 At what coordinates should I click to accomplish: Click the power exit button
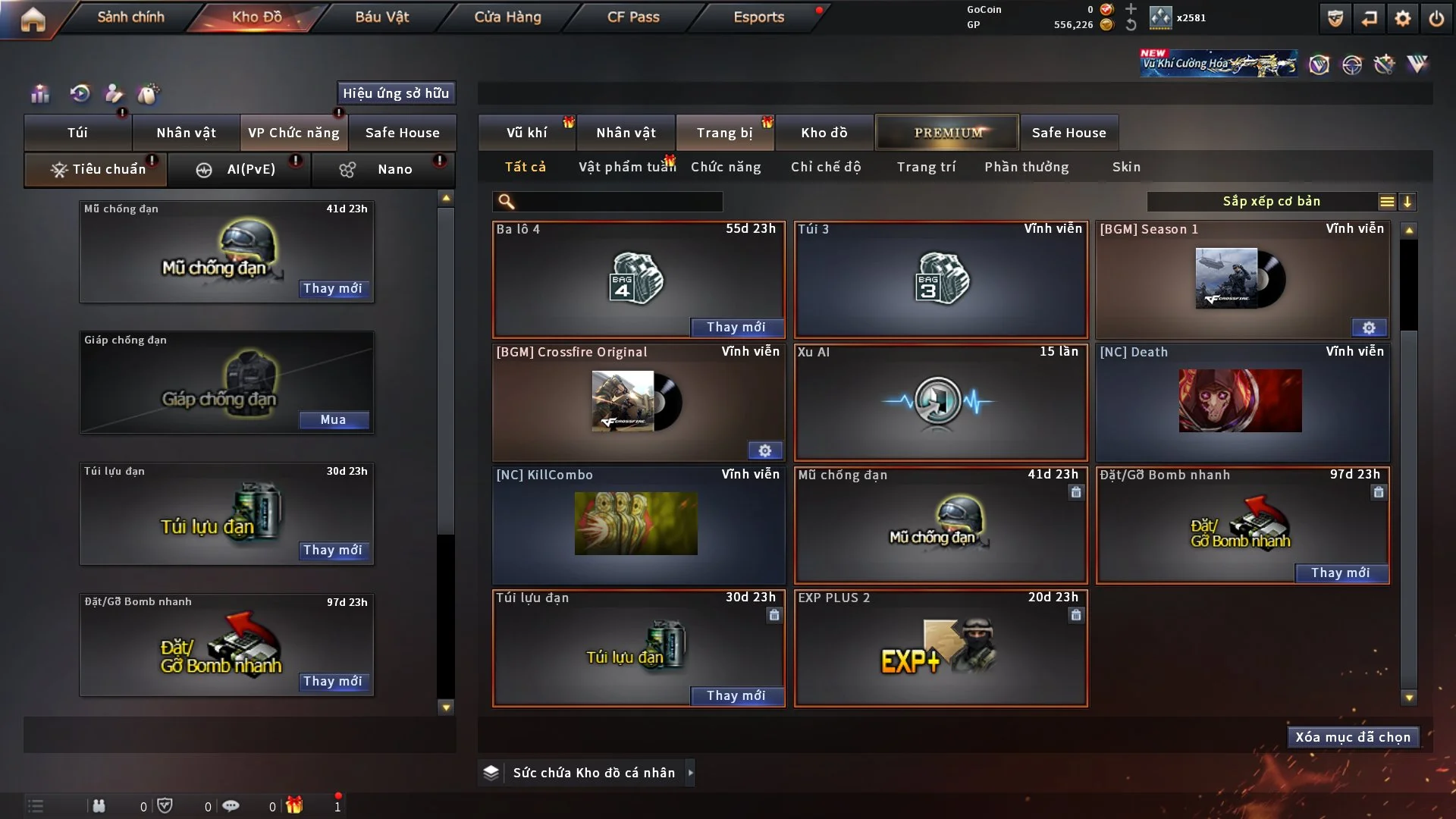tap(1436, 18)
